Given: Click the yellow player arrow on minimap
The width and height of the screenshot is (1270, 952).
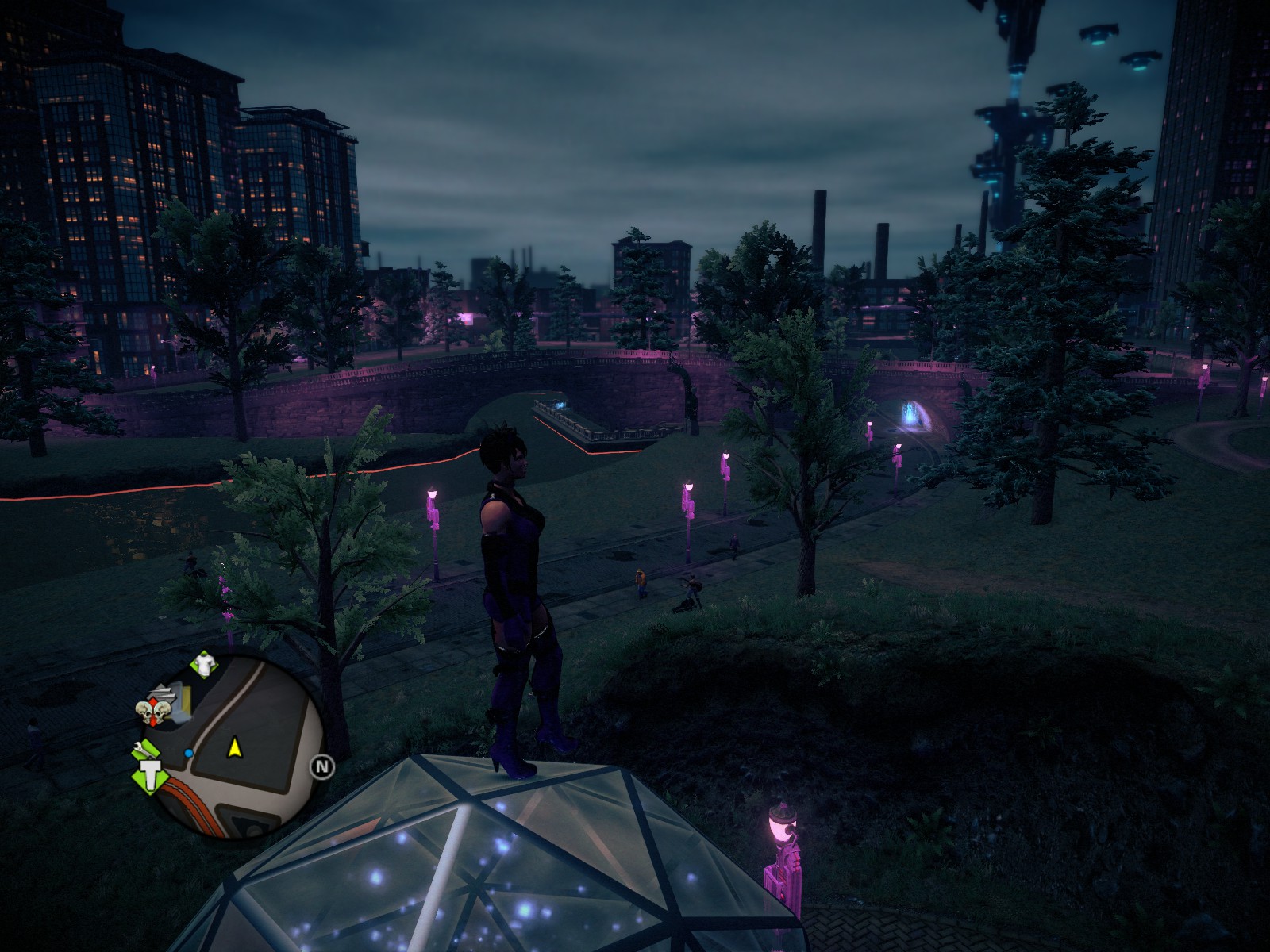Looking at the screenshot, I should pyautogui.click(x=234, y=747).
